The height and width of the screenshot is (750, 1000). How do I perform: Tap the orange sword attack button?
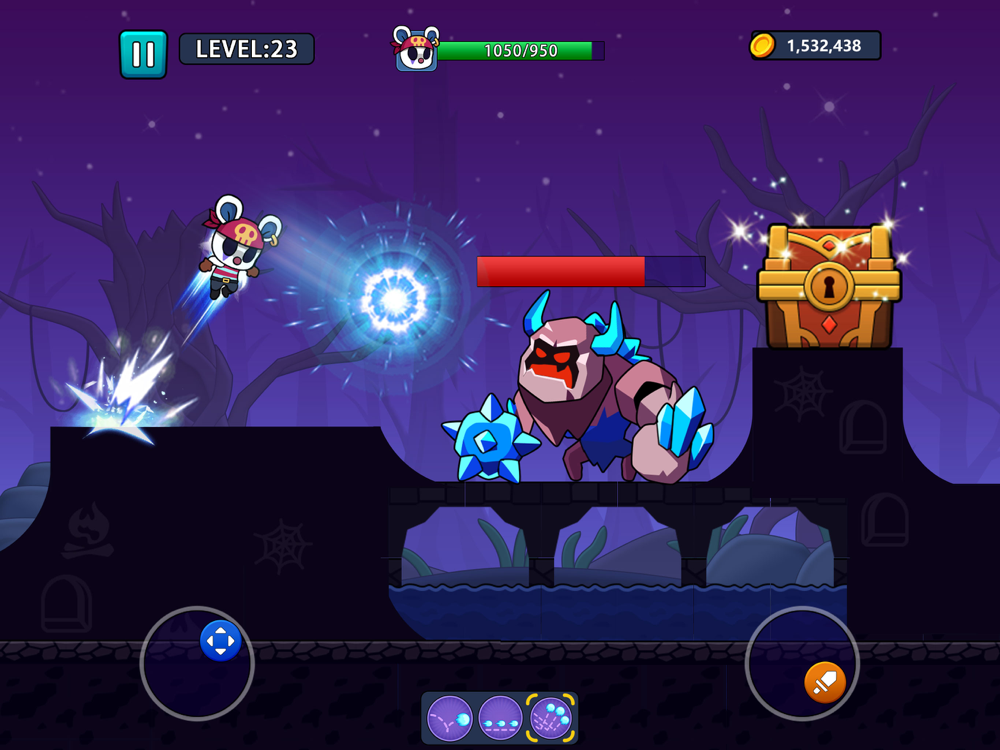pyautogui.click(x=825, y=682)
